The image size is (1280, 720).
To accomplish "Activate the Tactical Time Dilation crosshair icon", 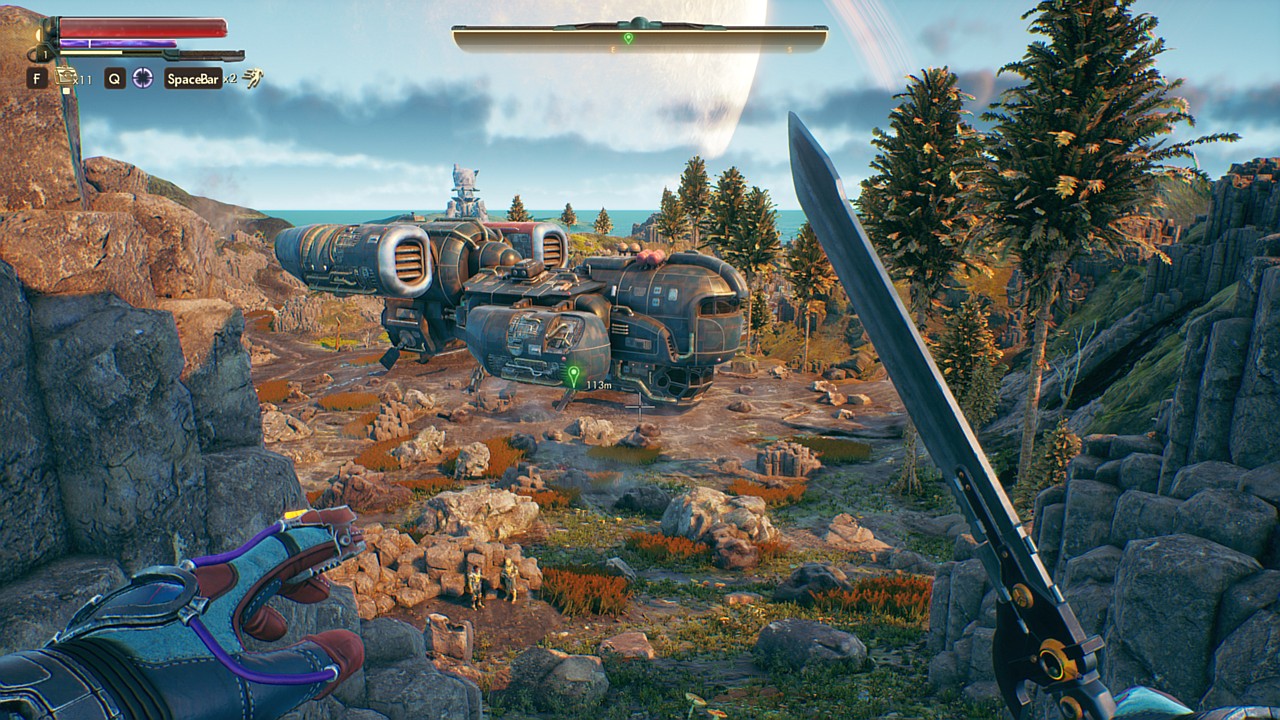I will click(x=144, y=78).
